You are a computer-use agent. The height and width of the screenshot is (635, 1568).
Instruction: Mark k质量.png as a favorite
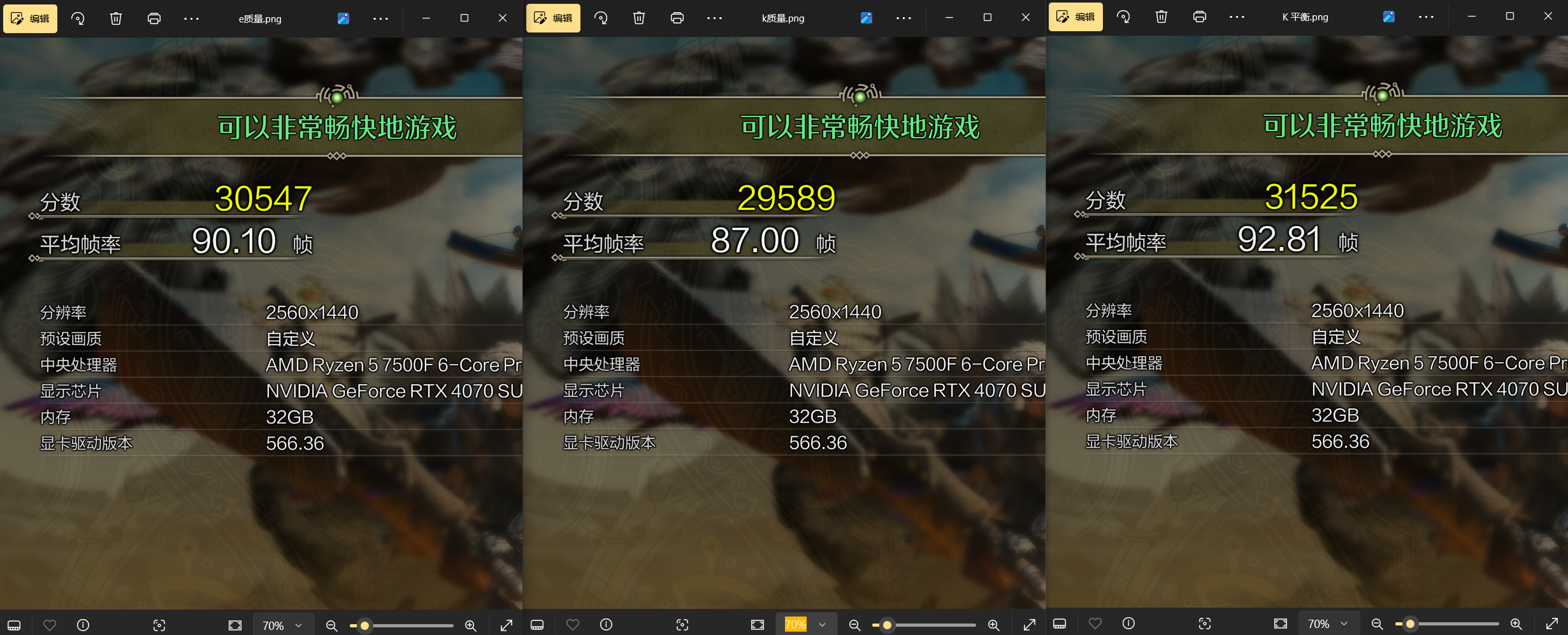click(x=572, y=625)
